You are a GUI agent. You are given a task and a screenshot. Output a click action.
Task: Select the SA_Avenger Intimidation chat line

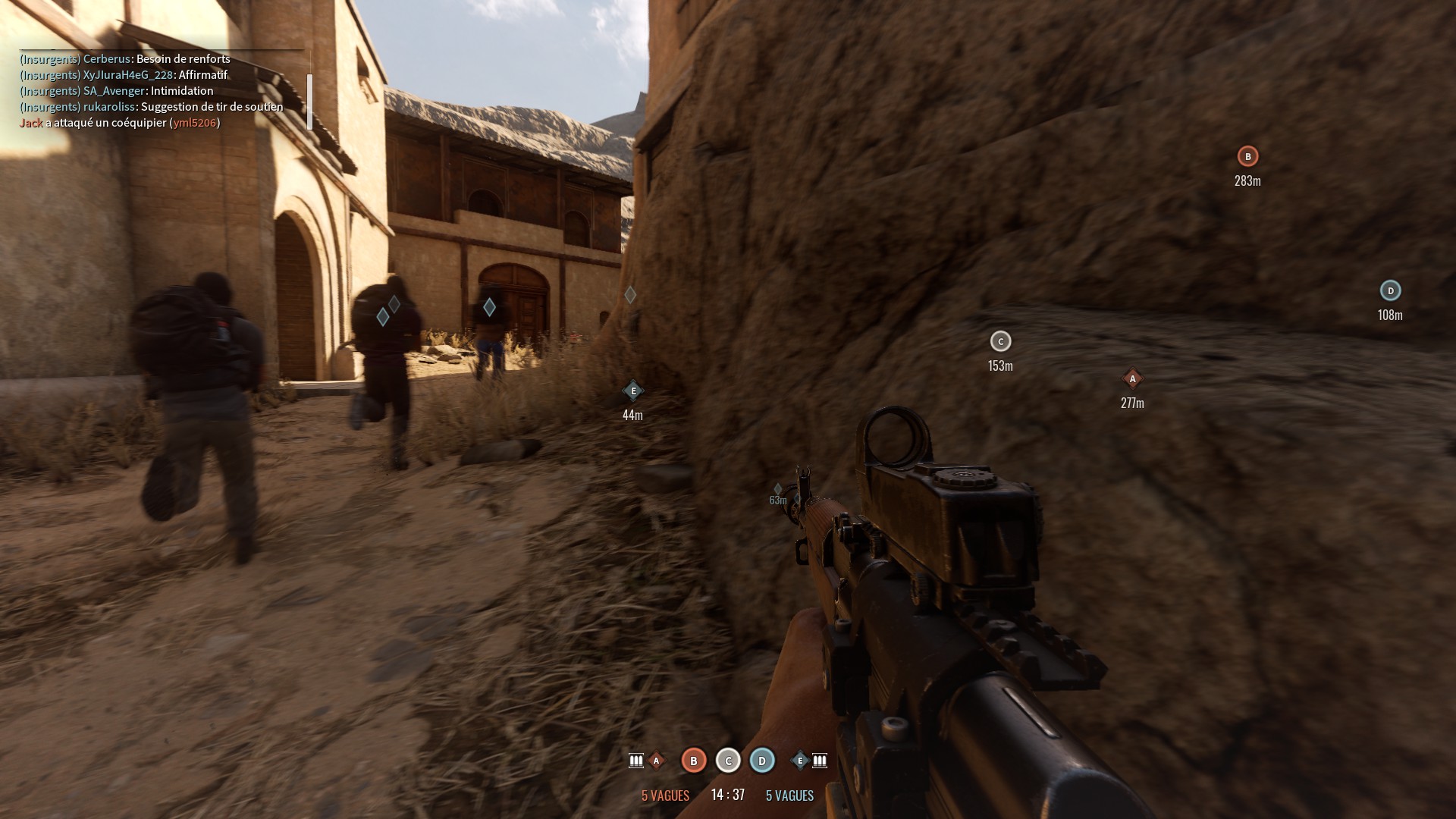pos(117,90)
